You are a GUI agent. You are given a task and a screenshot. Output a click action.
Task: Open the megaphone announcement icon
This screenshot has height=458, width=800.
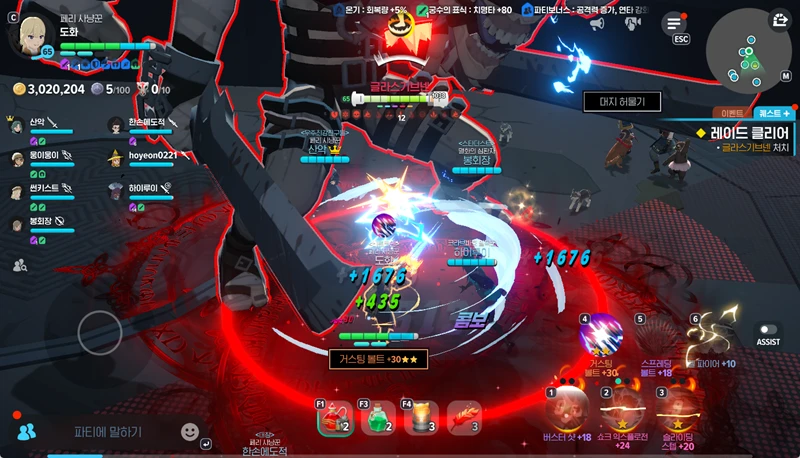597,23
